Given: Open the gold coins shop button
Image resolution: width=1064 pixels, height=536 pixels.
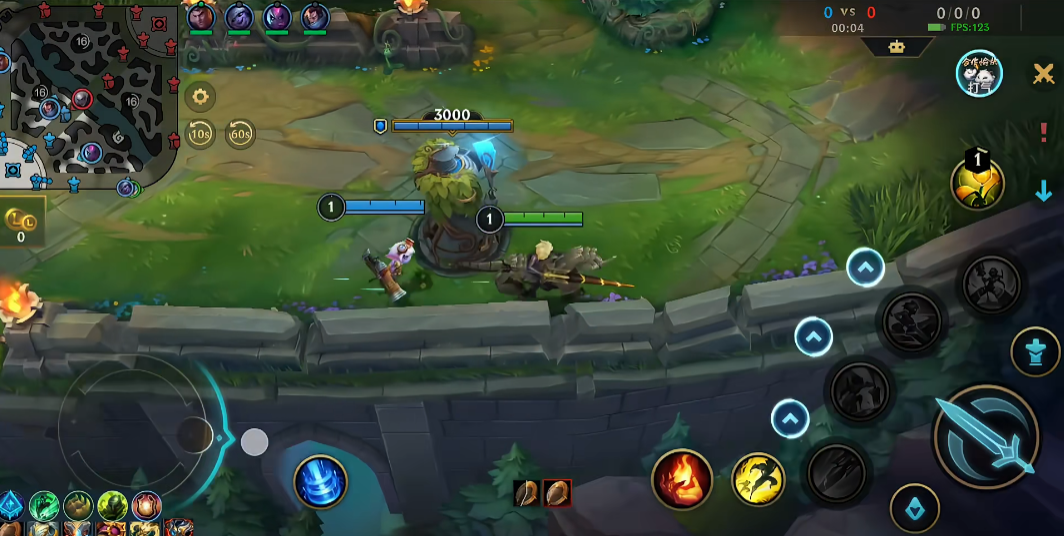Looking at the screenshot, I should coord(20,222).
